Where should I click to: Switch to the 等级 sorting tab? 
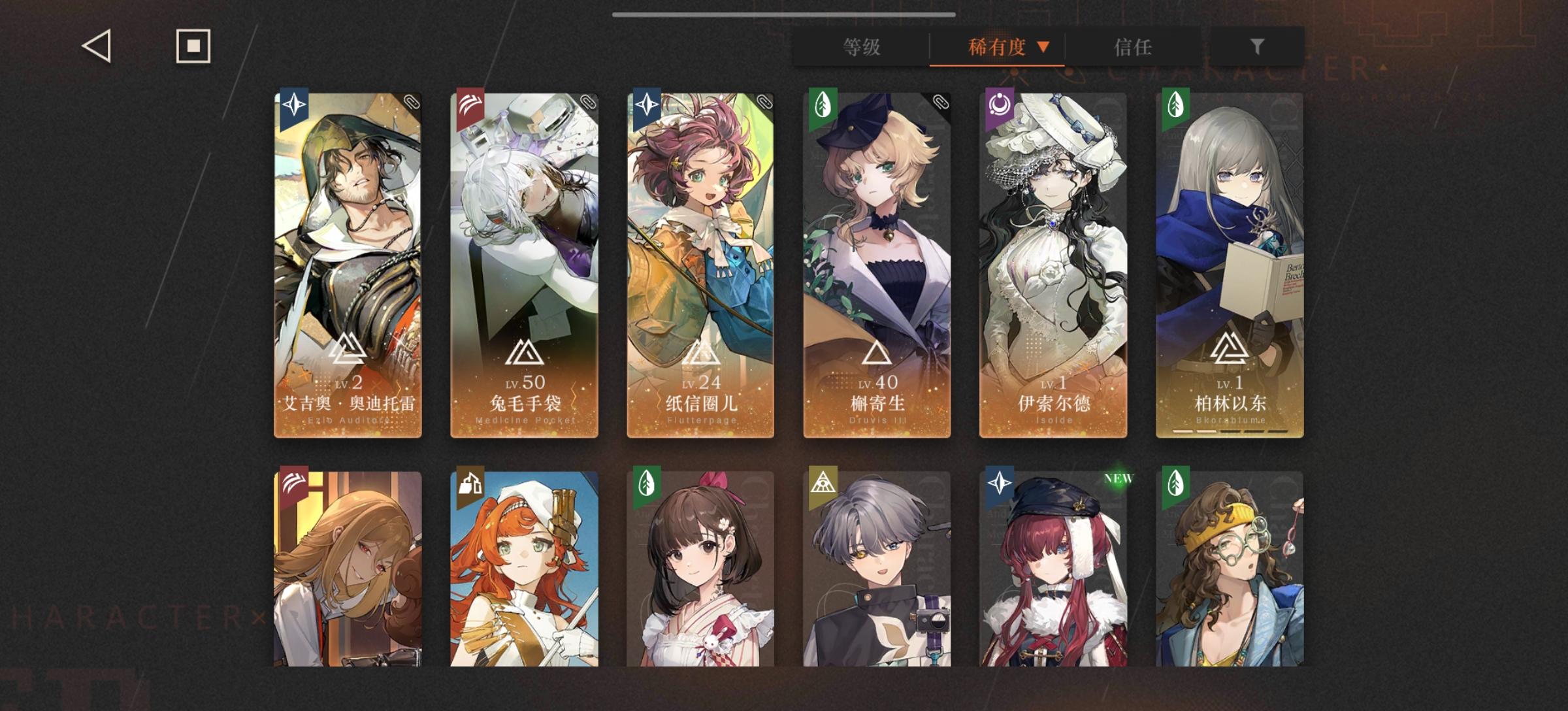tap(861, 47)
